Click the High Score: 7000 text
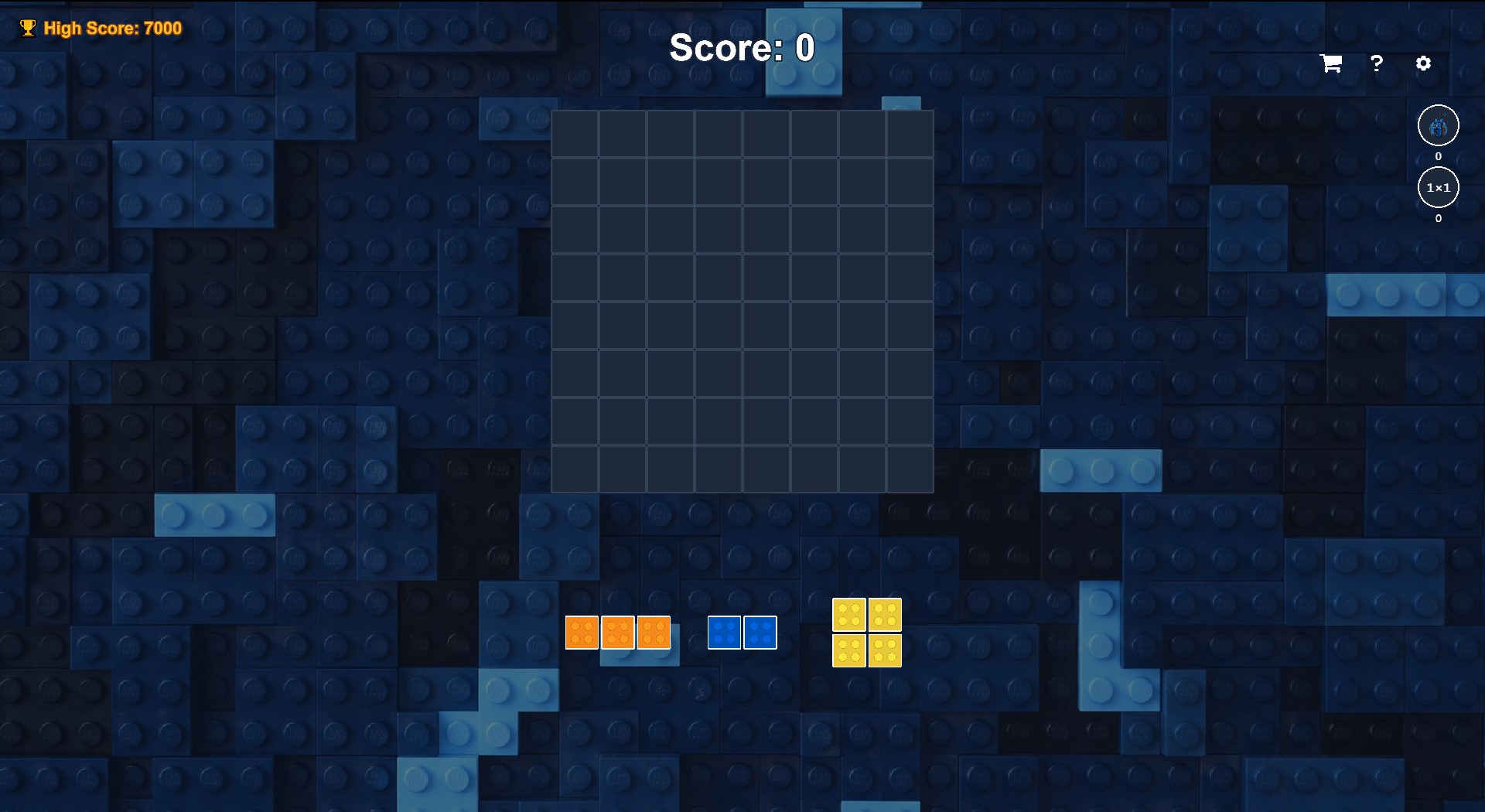The image size is (1485, 812). coord(113,28)
